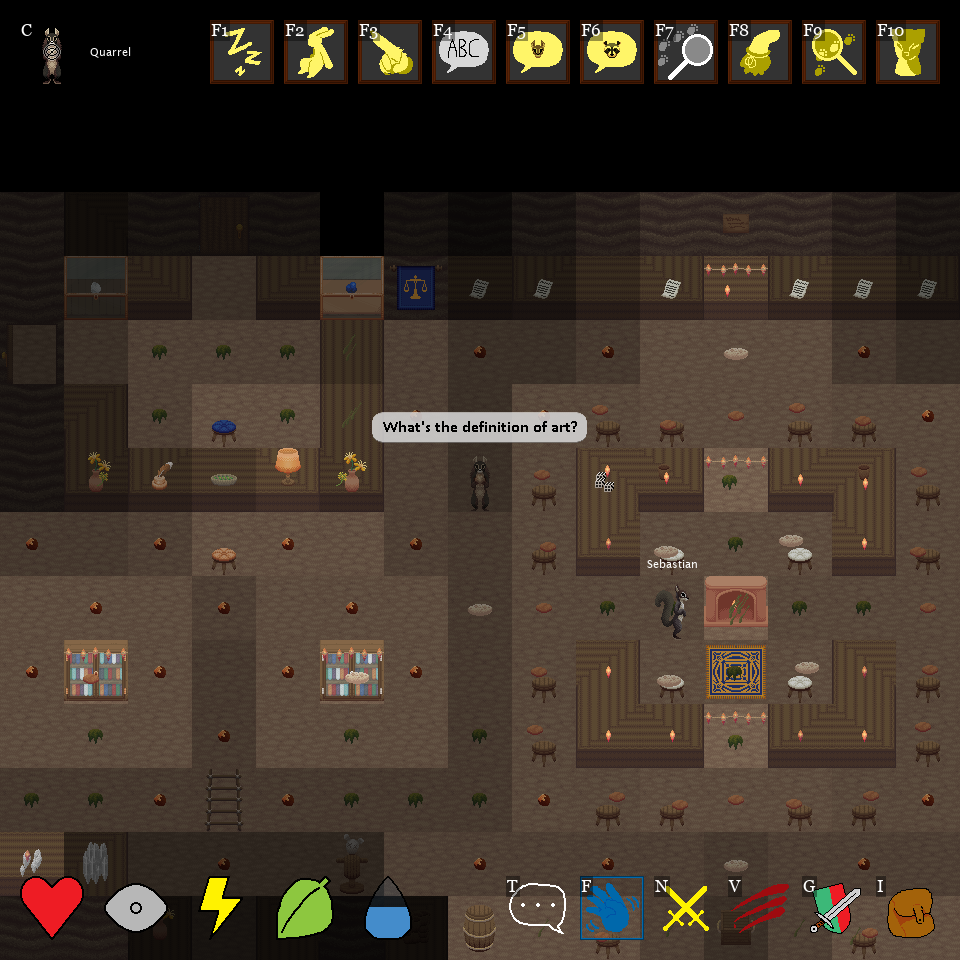Use the yellow magnifier with paw prints
Screen dimensions: 960x960
point(833,52)
